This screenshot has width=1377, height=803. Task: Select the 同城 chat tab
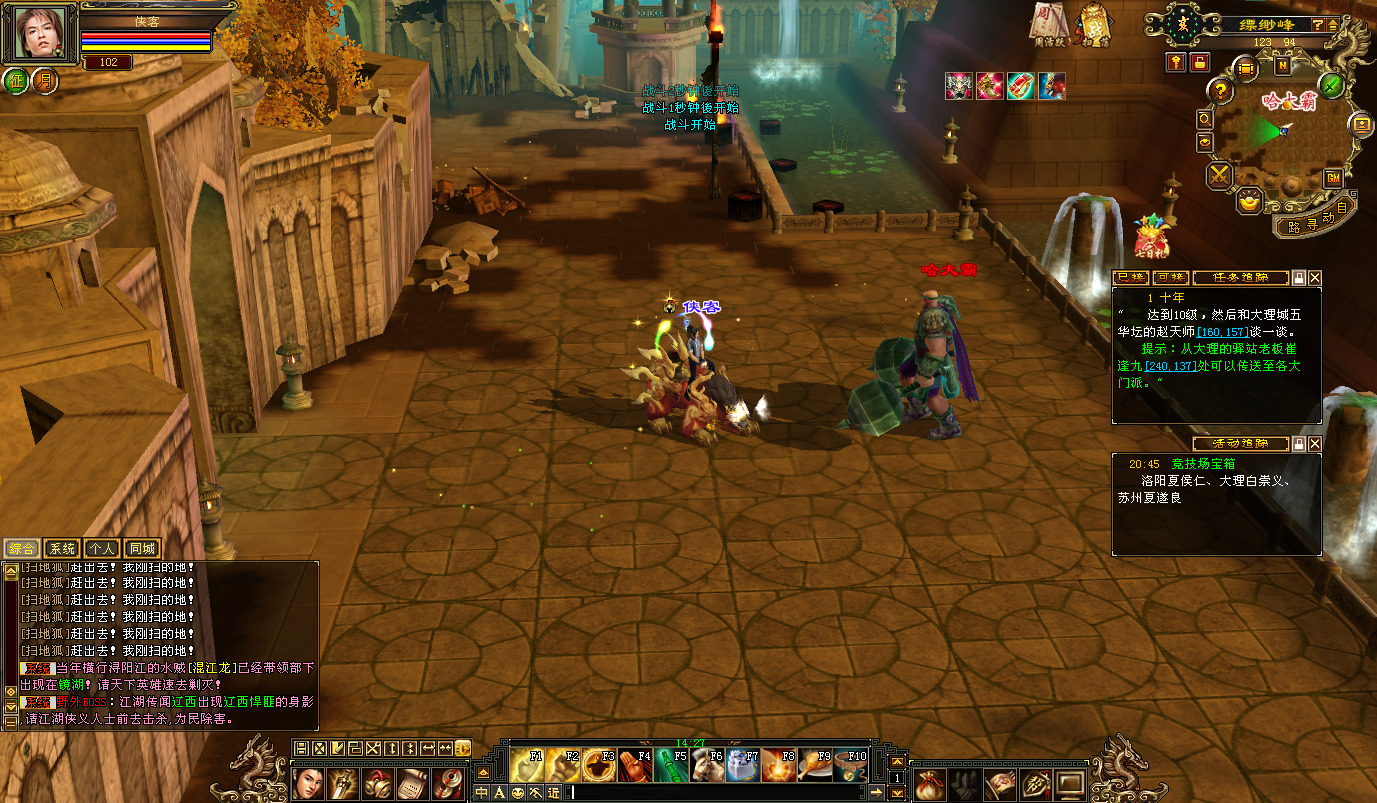click(x=141, y=548)
